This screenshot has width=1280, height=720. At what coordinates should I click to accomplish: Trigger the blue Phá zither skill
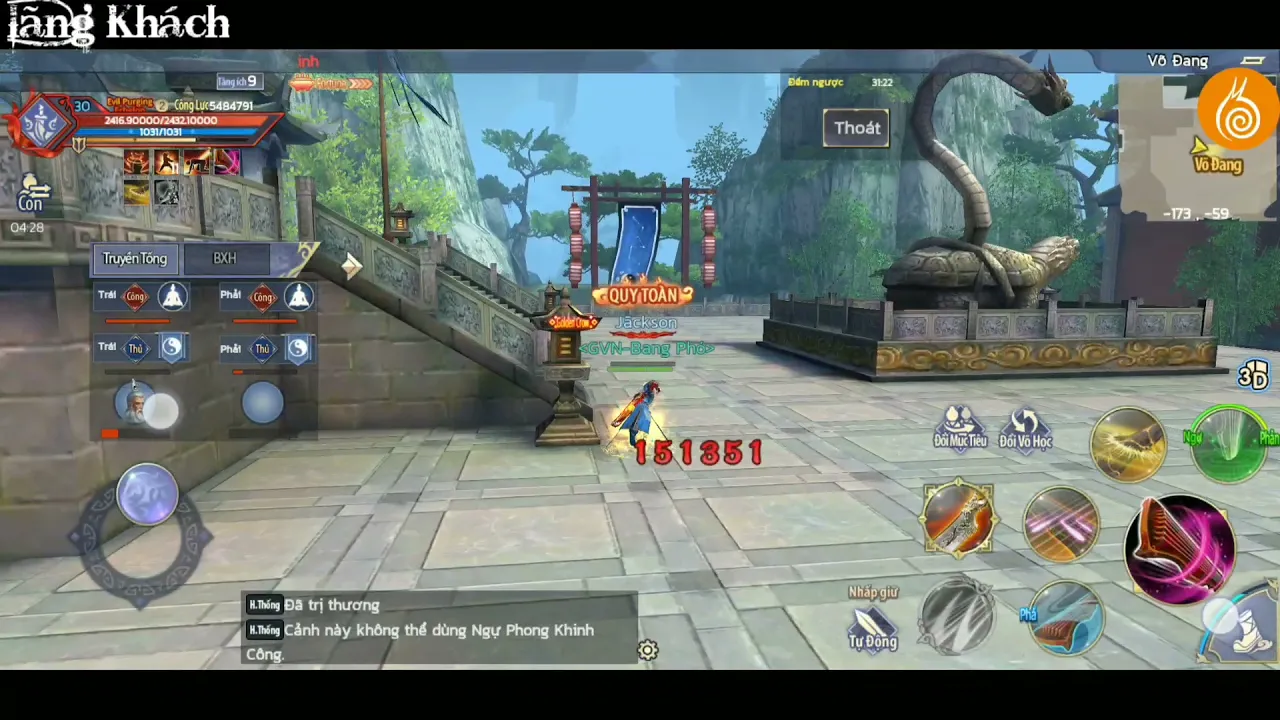[1064, 617]
